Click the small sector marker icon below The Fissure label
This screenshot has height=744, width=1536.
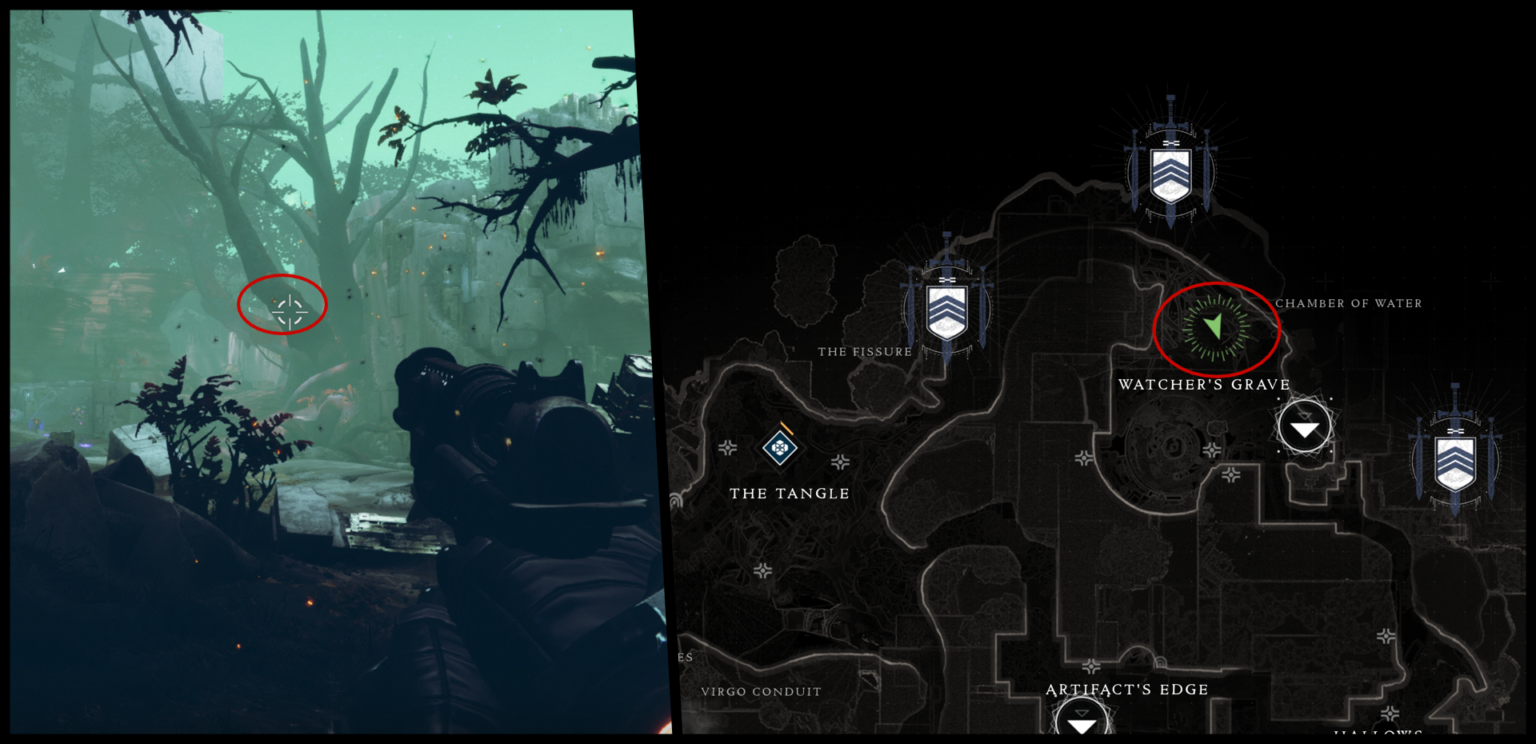click(840, 462)
